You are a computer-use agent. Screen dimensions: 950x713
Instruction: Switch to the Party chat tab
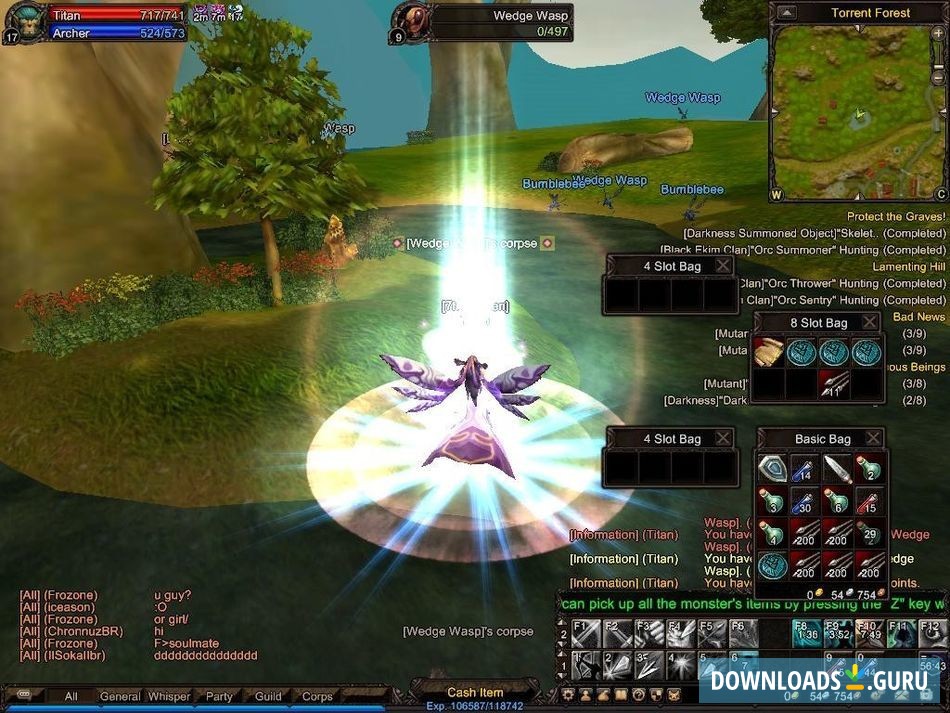click(x=219, y=696)
